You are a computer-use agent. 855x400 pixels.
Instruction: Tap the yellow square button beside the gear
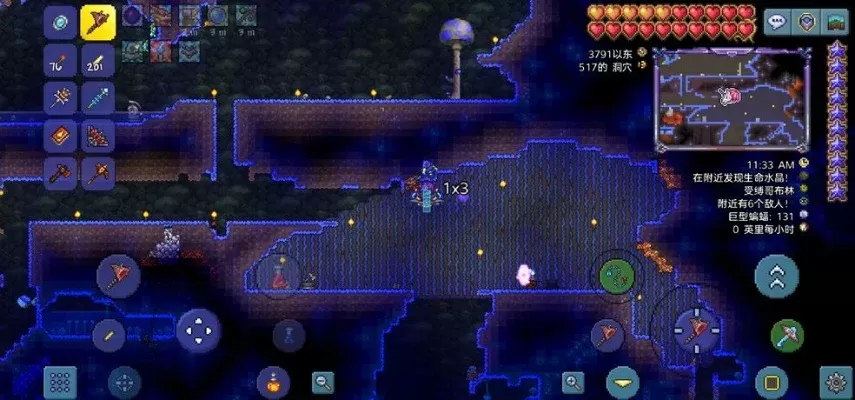click(770, 381)
